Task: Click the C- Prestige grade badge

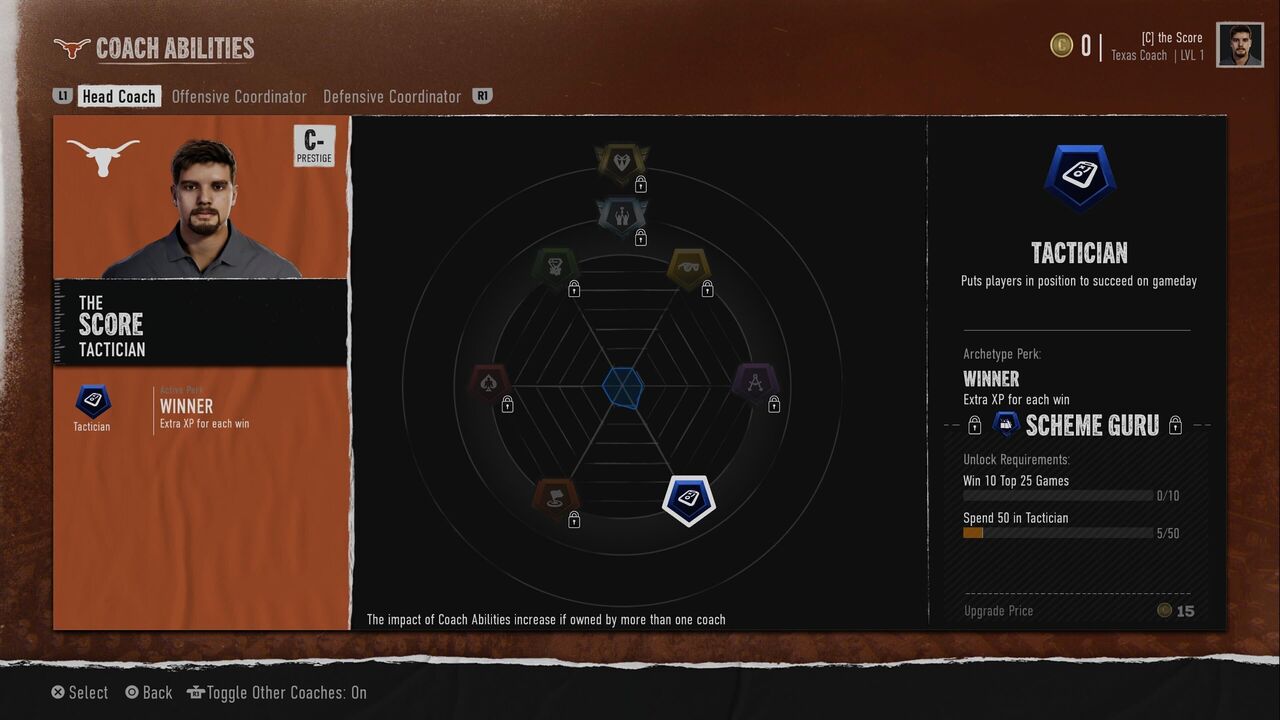Action: [313, 146]
